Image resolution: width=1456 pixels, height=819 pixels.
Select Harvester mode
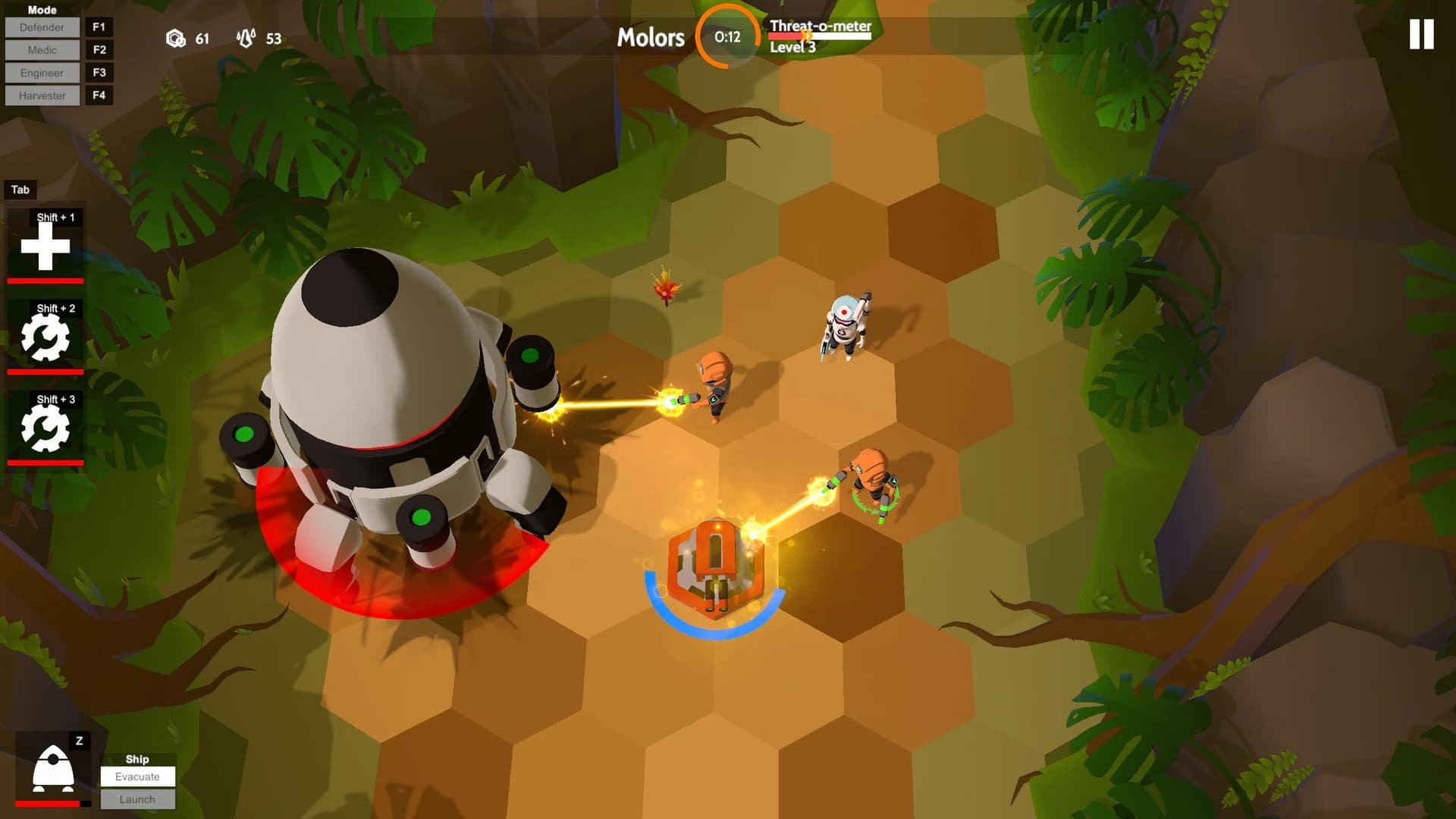point(42,96)
